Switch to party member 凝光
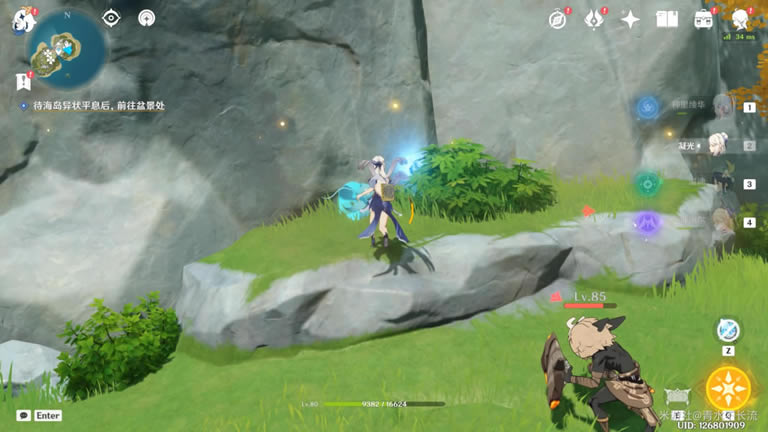Viewport: 768px width, 432px height. pyautogui.click(x=722, y=146)
